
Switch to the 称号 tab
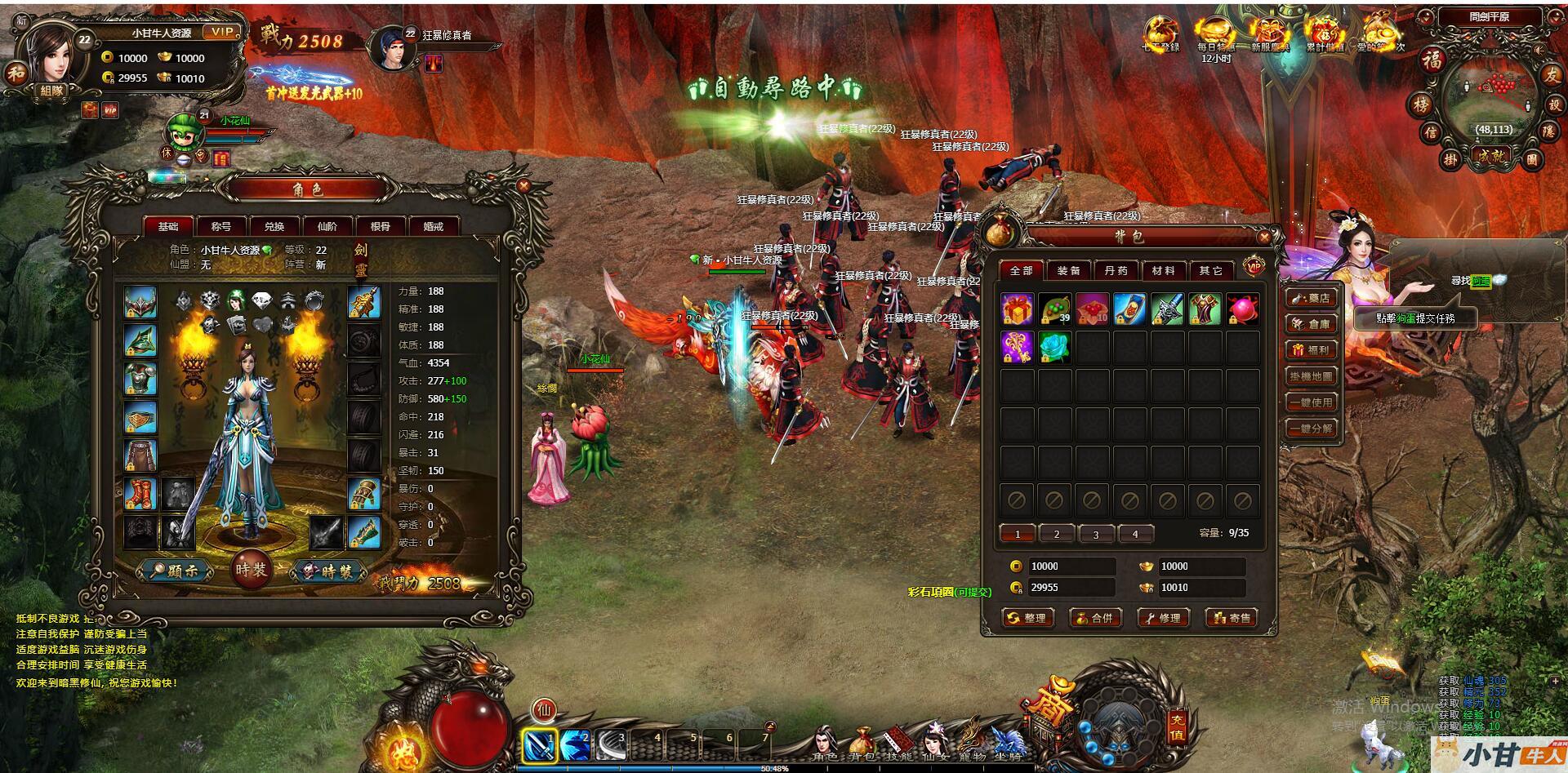[x=221, y=227]
